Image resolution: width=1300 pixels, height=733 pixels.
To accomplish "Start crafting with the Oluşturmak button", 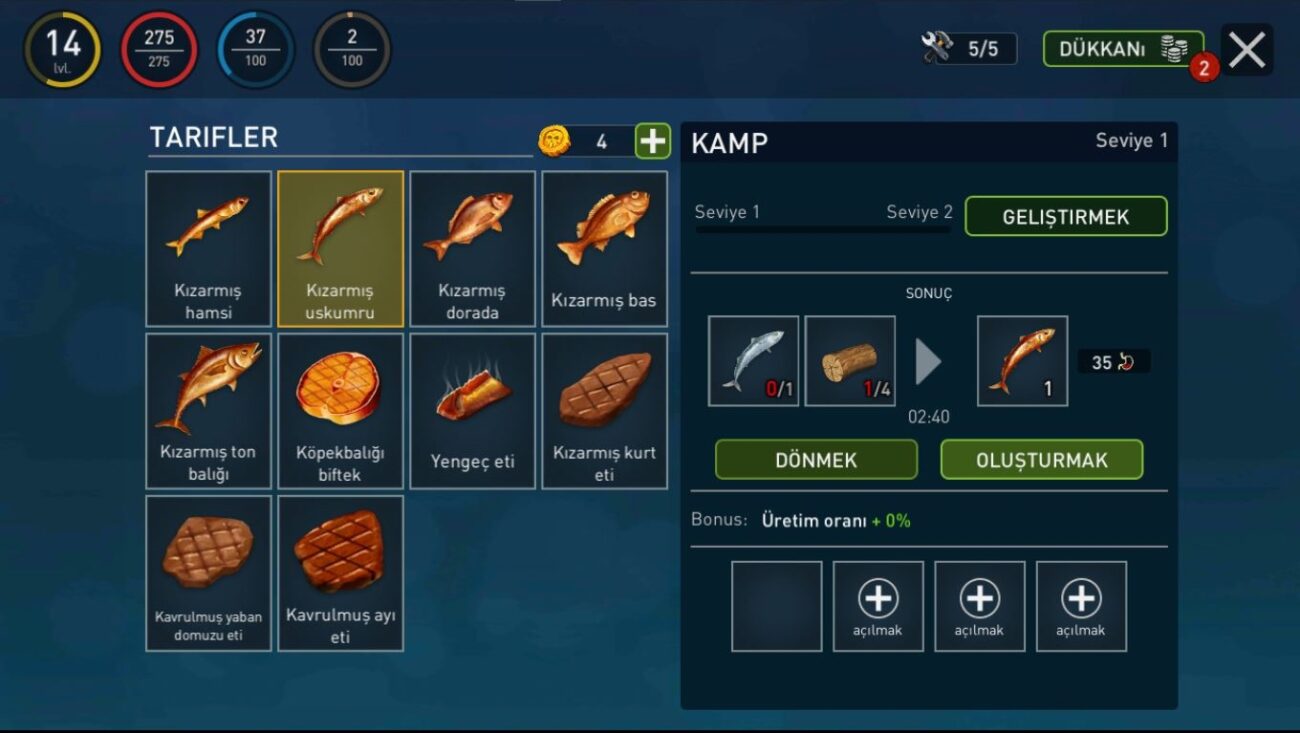I will pos(1041,460).
